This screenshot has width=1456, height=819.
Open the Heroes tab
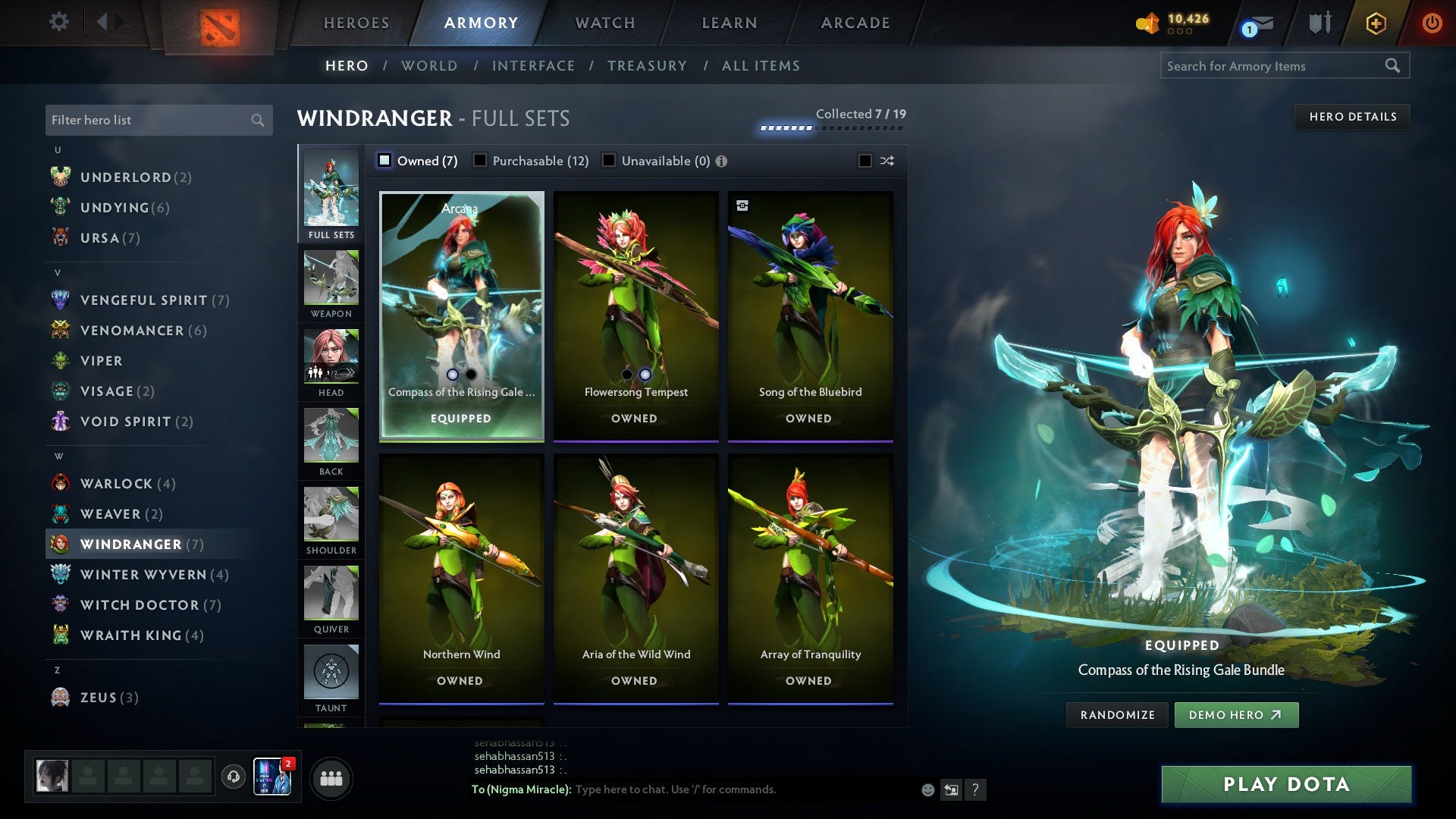356,23
